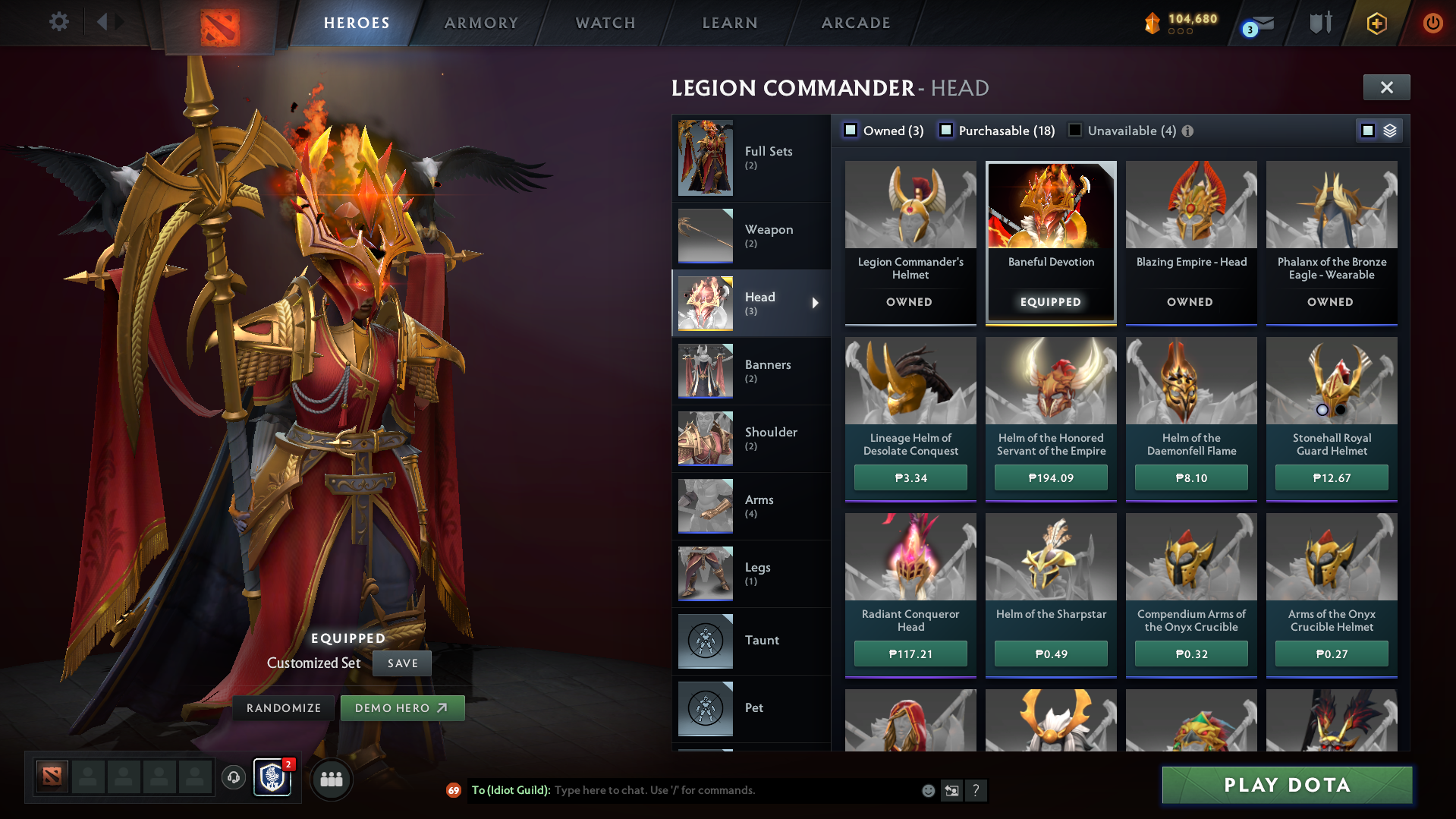Image resolution: width=1456 pixels, height=819 pixels.
Task: Switch to the ARMORY tab
Action: tap(481, 23)
